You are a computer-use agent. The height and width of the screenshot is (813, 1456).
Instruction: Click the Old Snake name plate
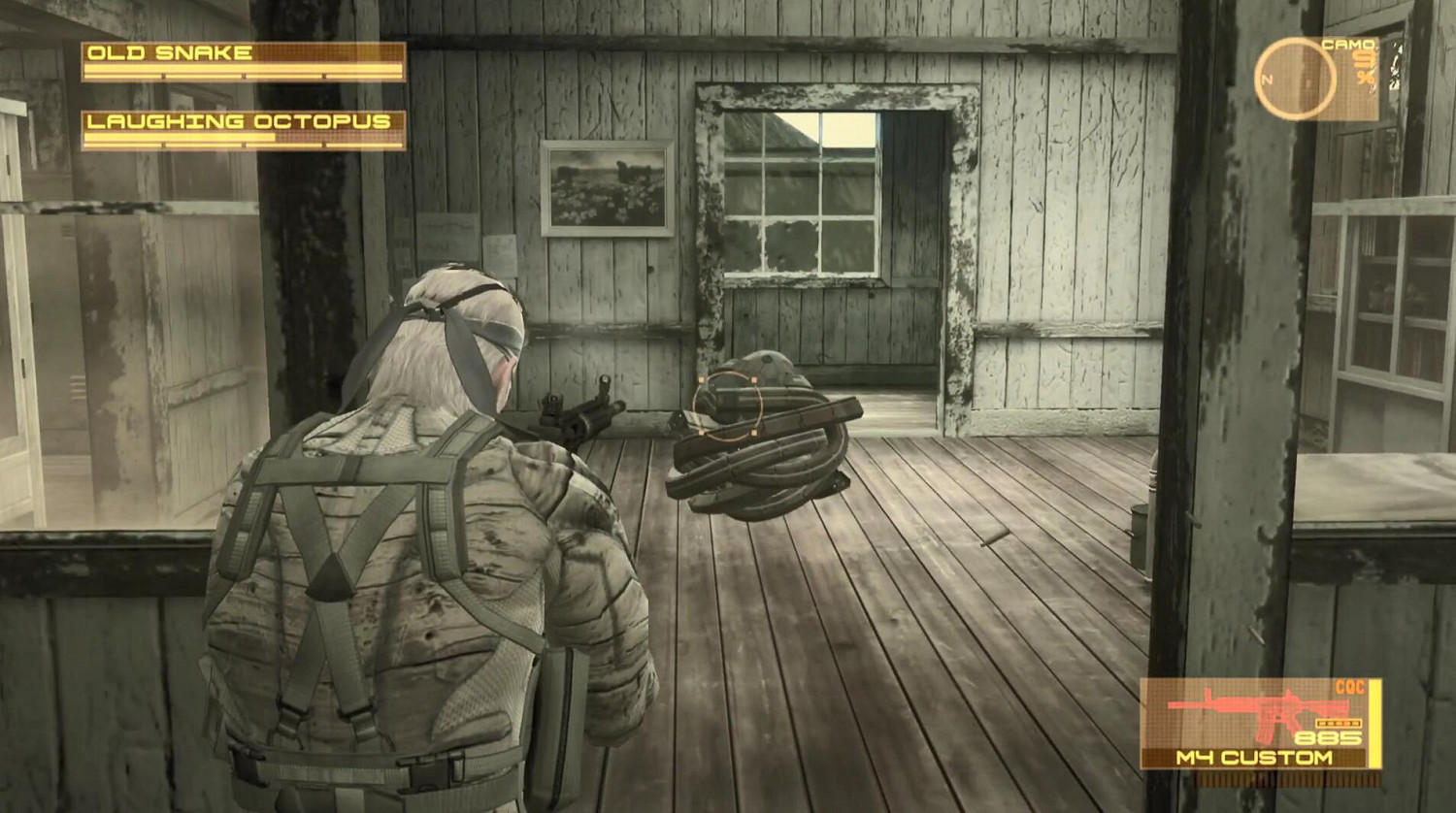(x=170, y=52)
